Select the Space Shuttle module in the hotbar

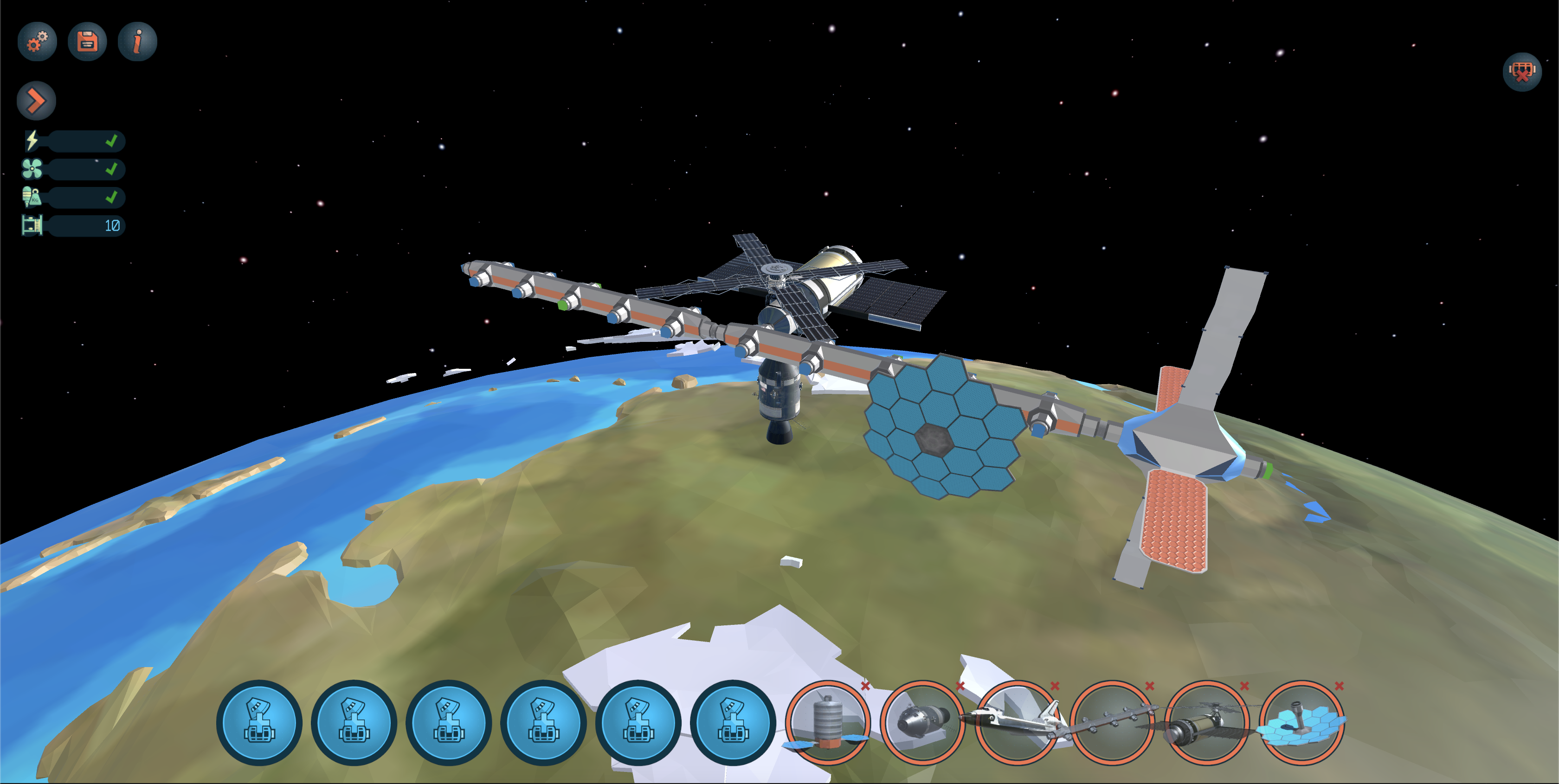pos(1015,724)
